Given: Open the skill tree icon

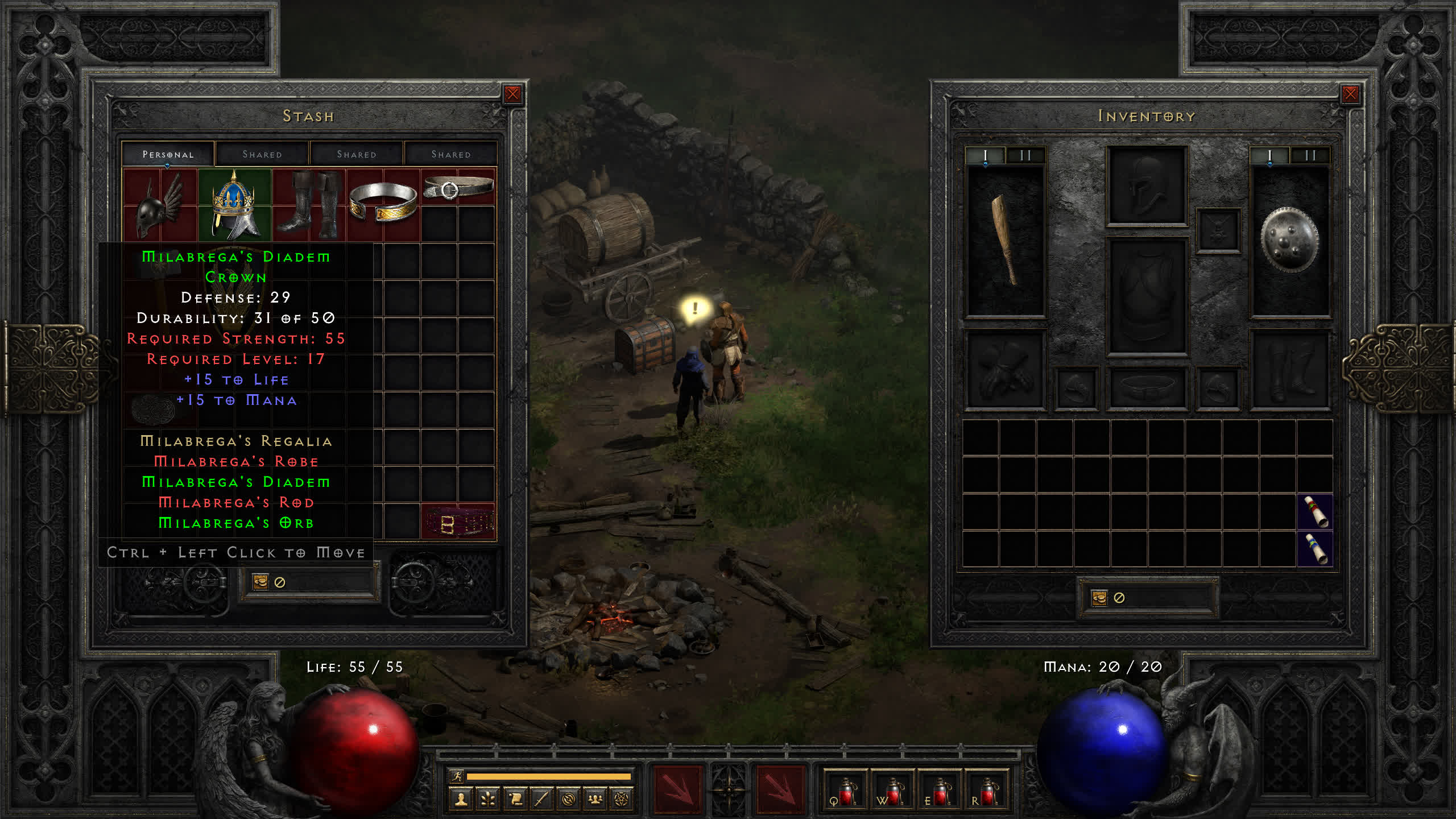Looking at the screenshot, I should (x=488, y=800).
